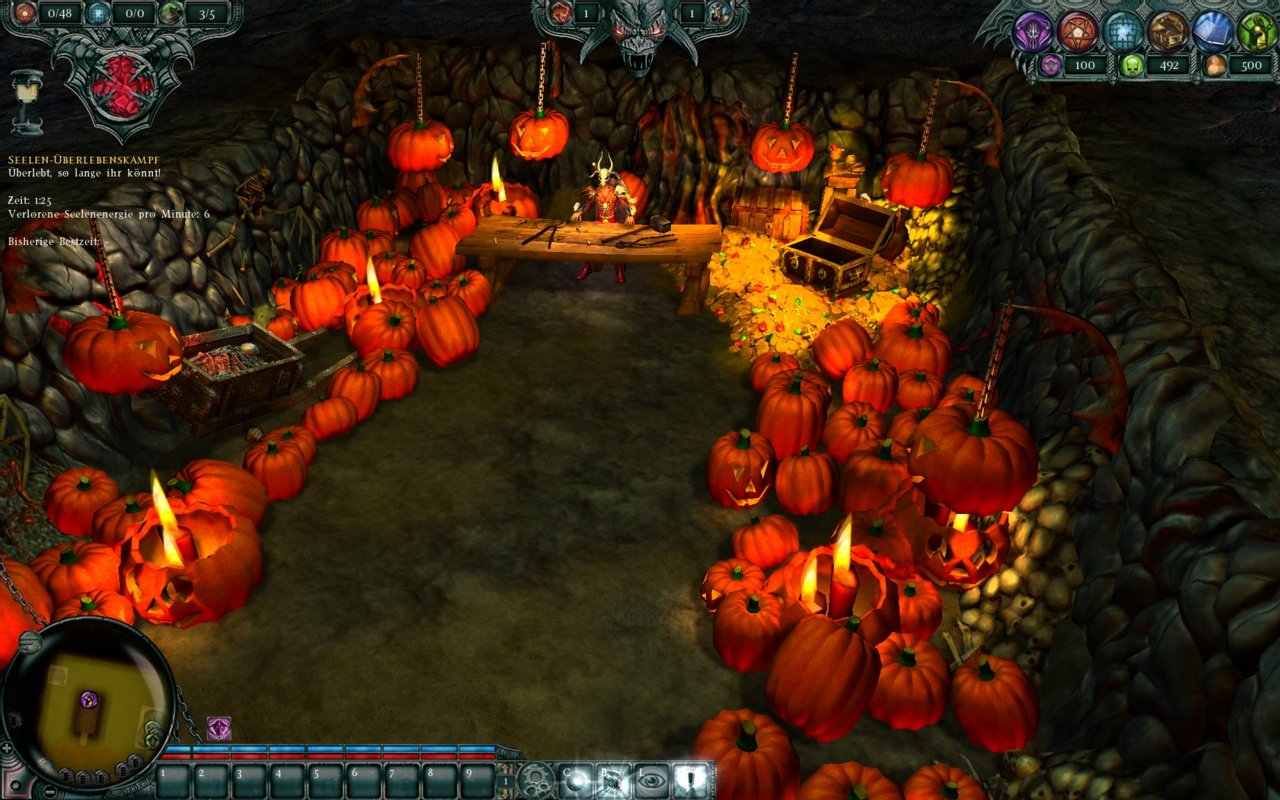Image resolution: width=1280 pixels, height=800 pixels.
Task: Click the up arrow of the level stepper
Action: [507, 768]
